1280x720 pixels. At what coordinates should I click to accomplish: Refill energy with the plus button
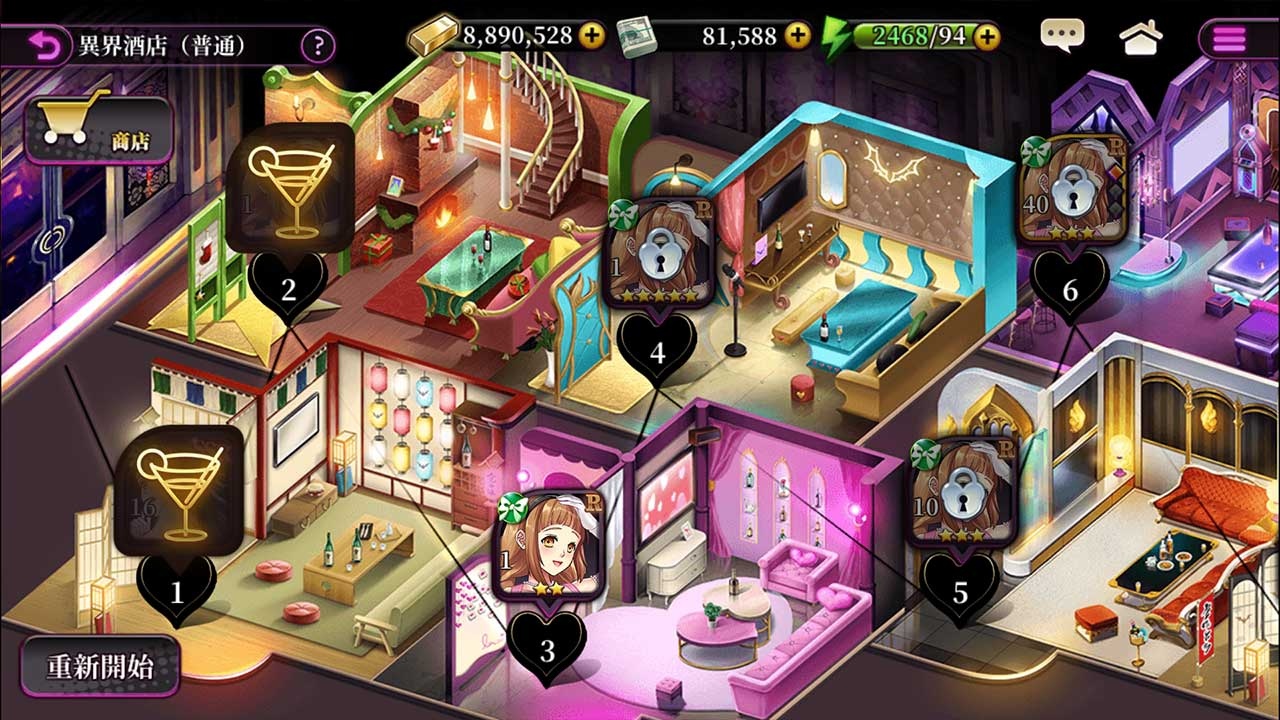[x=987, y=37]
